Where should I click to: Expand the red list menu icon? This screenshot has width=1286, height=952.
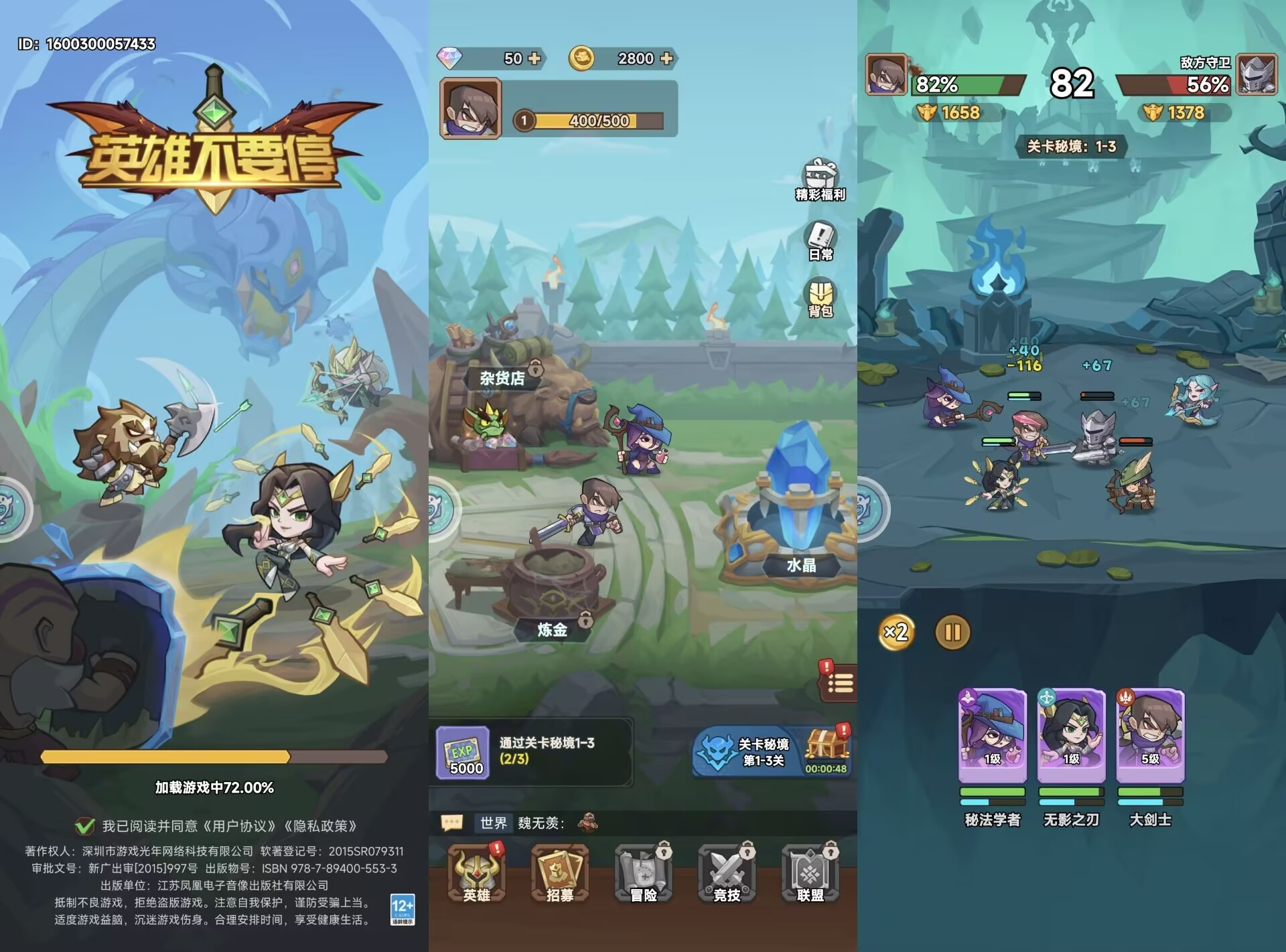click(839, 684)
